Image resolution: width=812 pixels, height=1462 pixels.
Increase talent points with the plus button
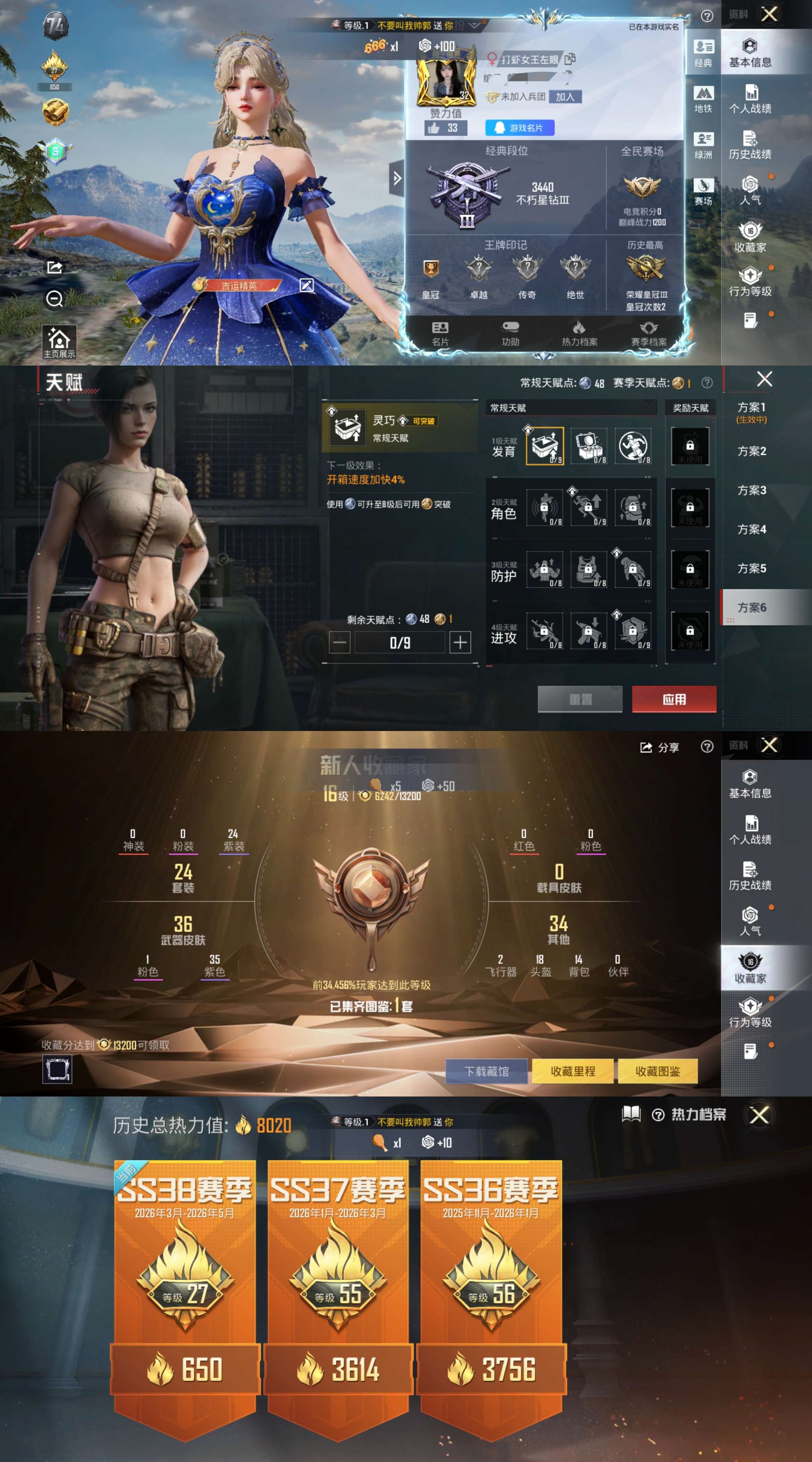(x=460, y=643)
